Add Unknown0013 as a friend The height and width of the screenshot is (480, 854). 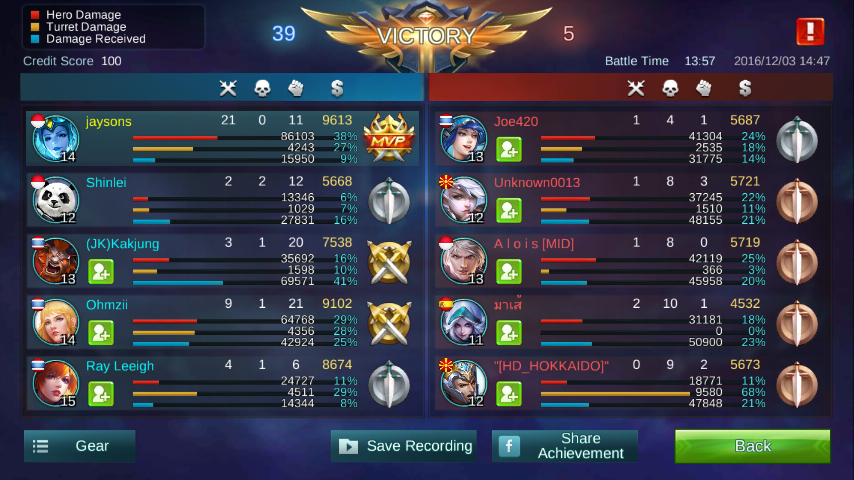click(x=509, y=210)
